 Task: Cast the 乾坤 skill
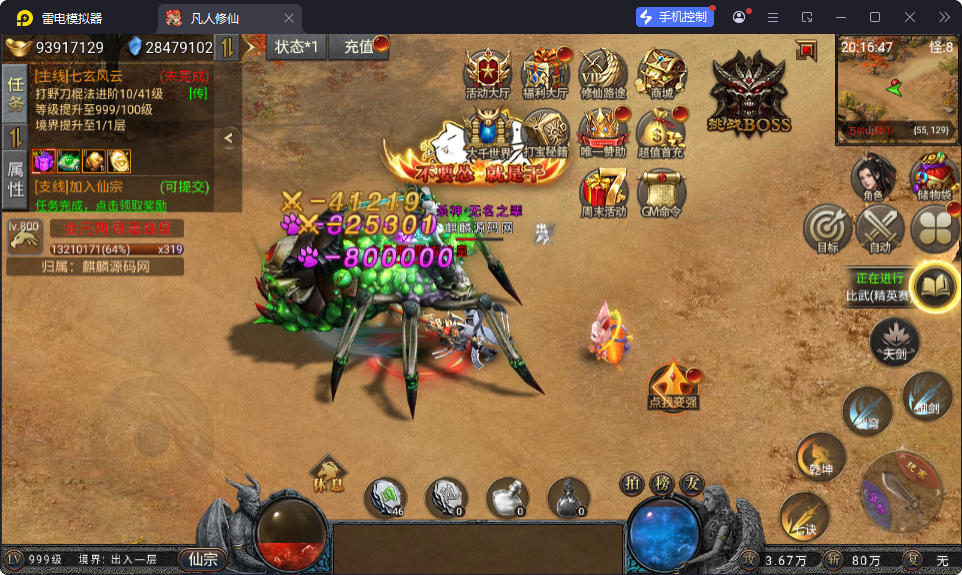(x=820, y=457)
